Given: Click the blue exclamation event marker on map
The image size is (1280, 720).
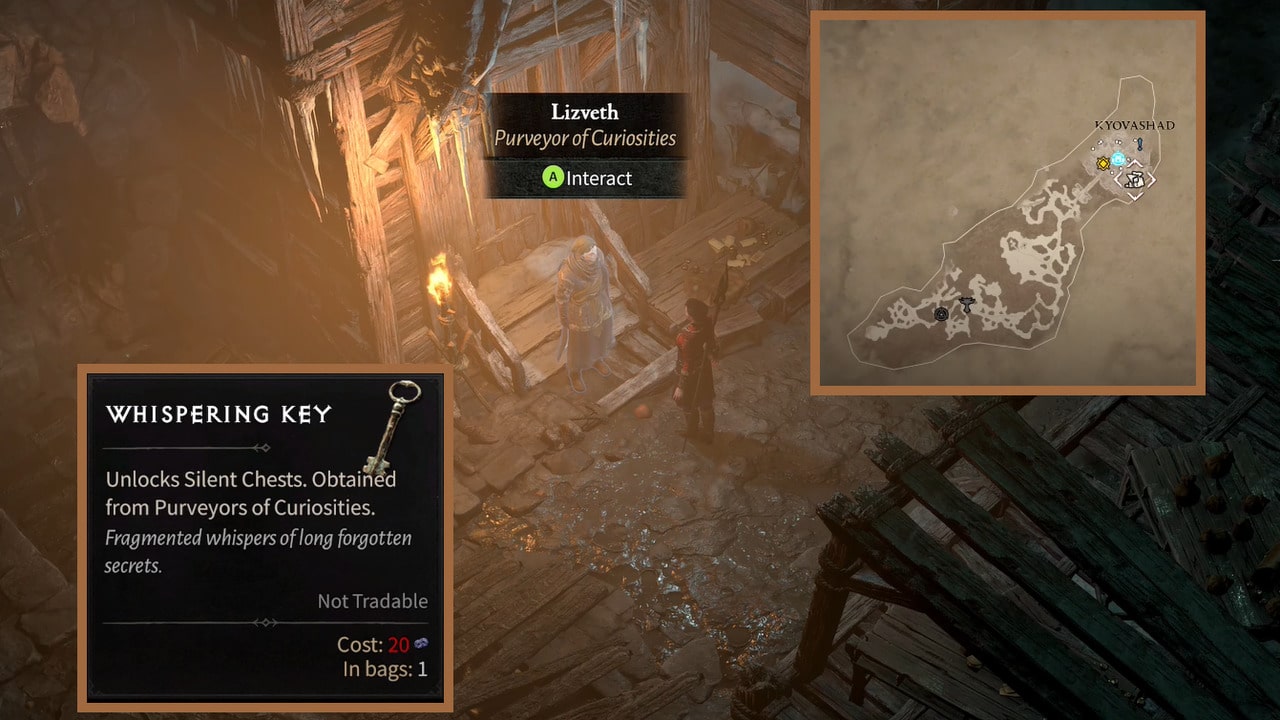Looking at the screenshot, I should click(x=1138, y=144).
